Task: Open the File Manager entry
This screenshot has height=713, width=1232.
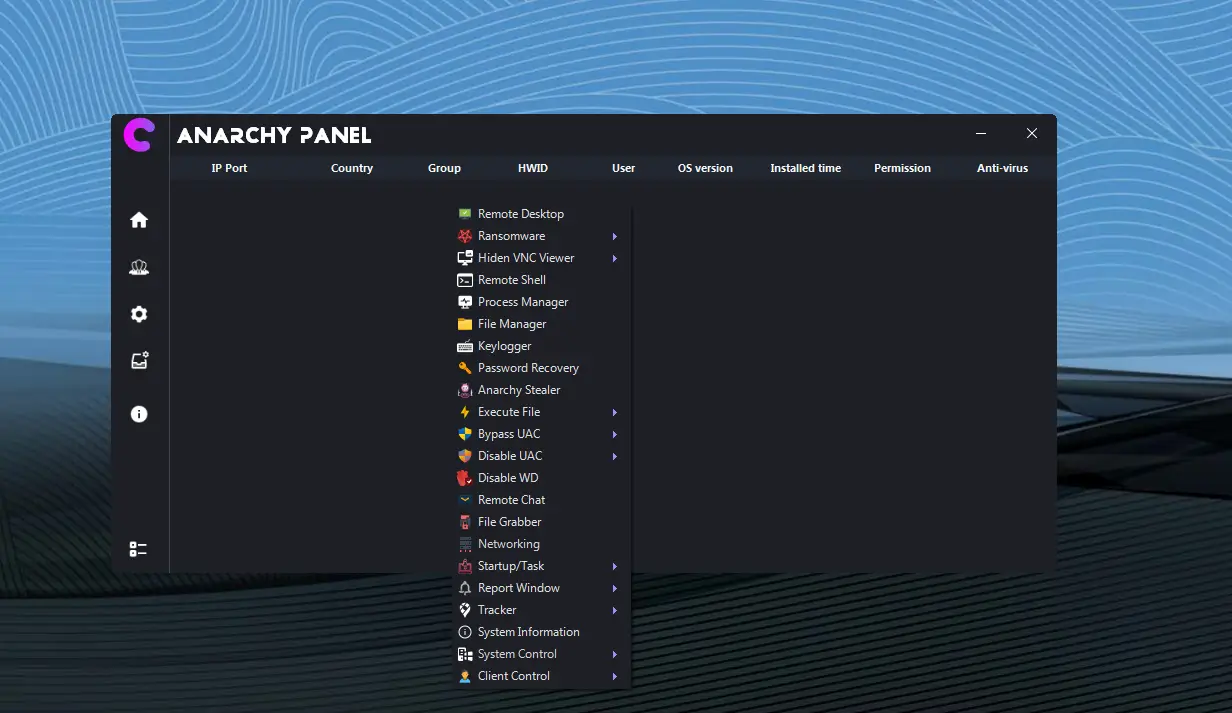Action: click(511, 324)
